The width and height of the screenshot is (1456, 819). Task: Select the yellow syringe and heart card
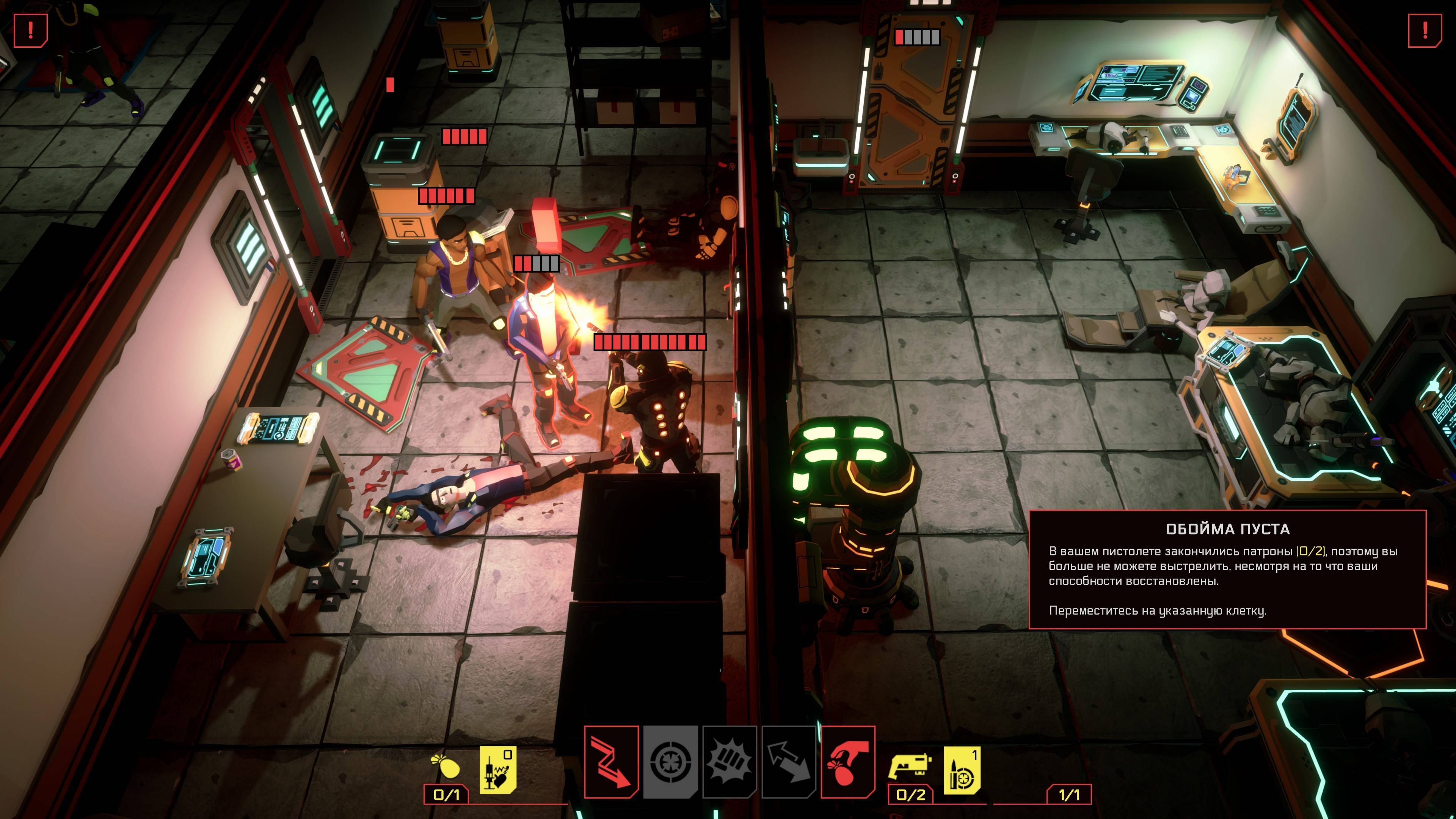click(497, 770)
